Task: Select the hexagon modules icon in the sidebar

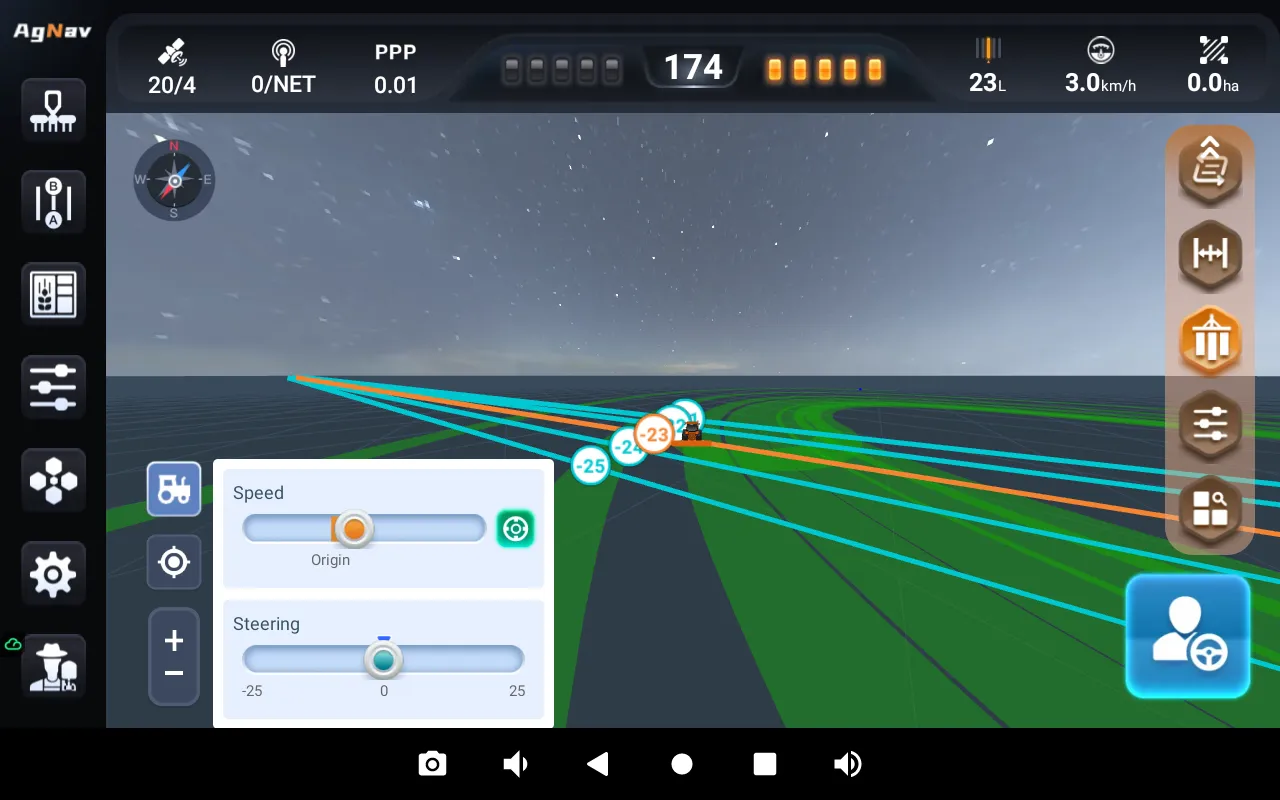Action: pos(52,480)
